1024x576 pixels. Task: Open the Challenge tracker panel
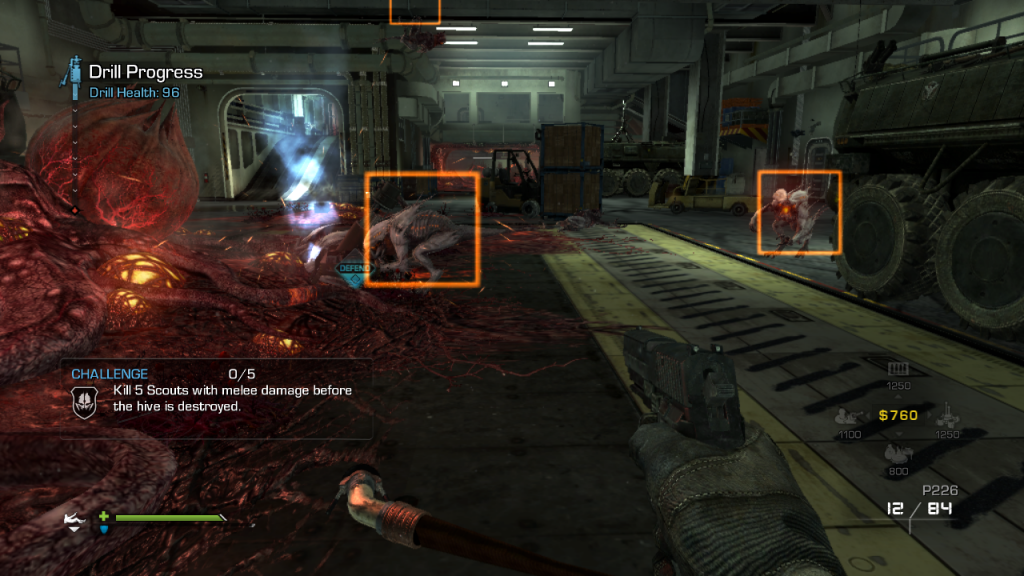click(x=215, y=398)
